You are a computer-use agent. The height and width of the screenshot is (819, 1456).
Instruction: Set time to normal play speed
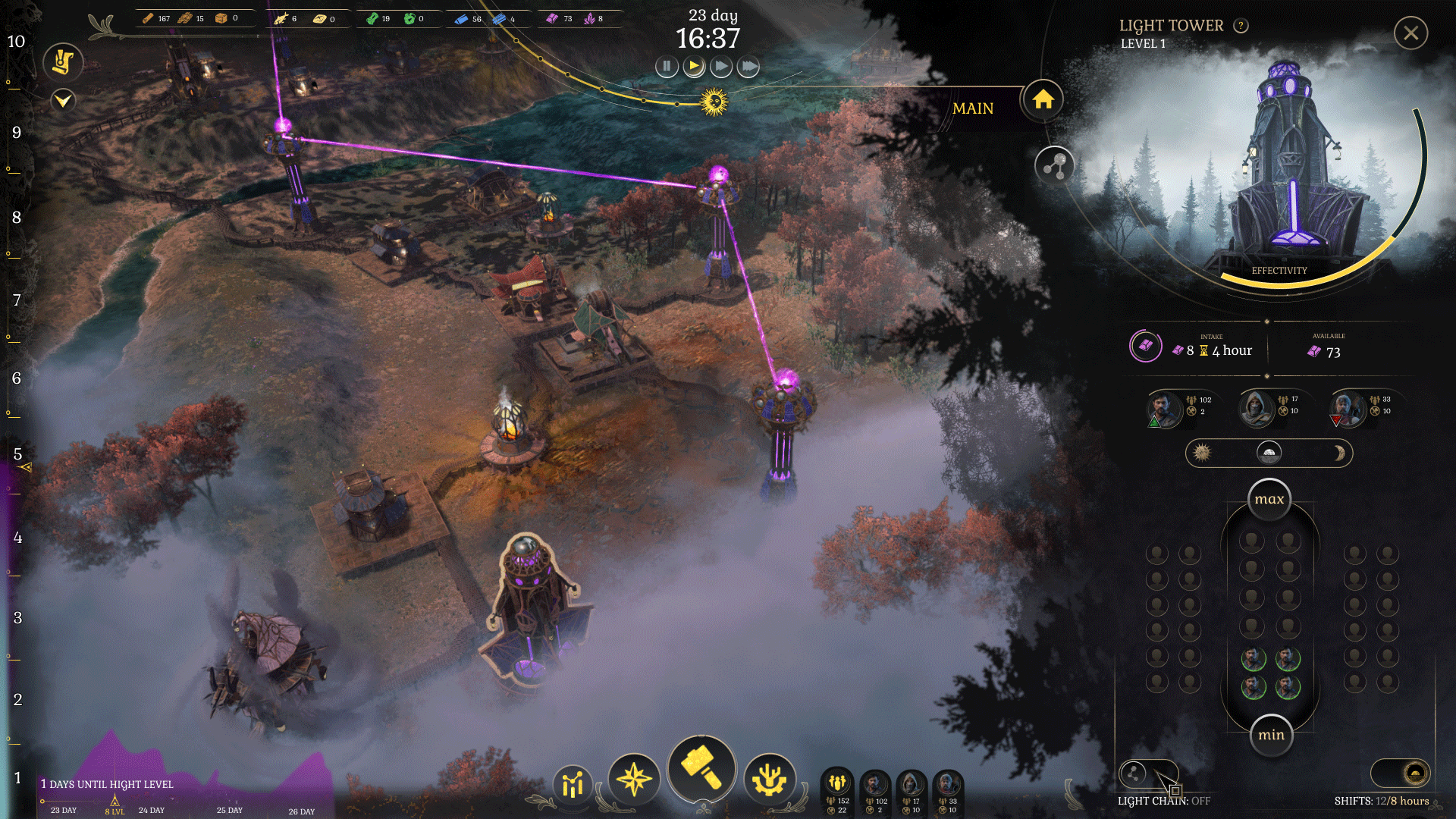click(694, 67)
